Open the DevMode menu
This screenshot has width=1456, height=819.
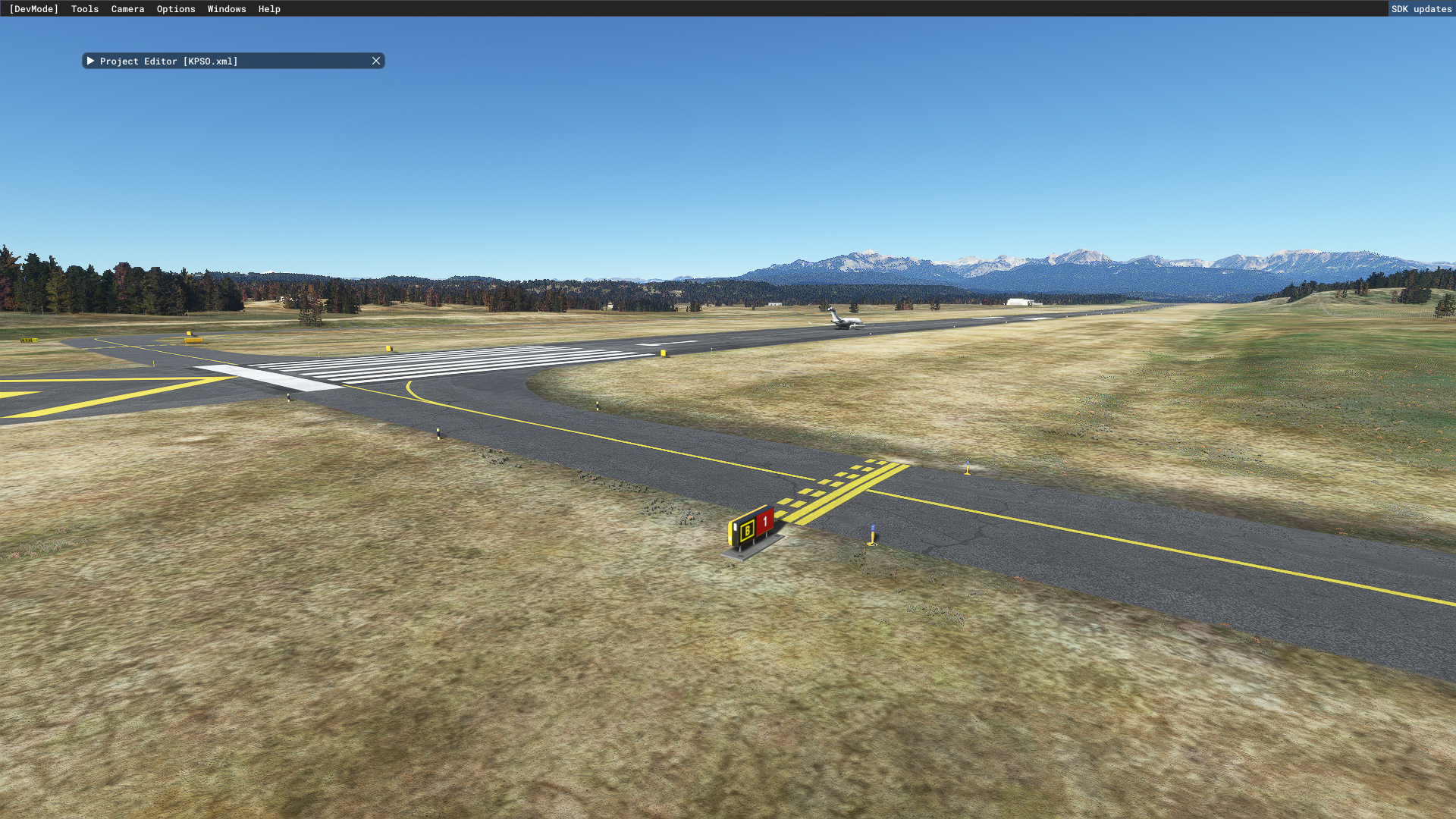33,9
